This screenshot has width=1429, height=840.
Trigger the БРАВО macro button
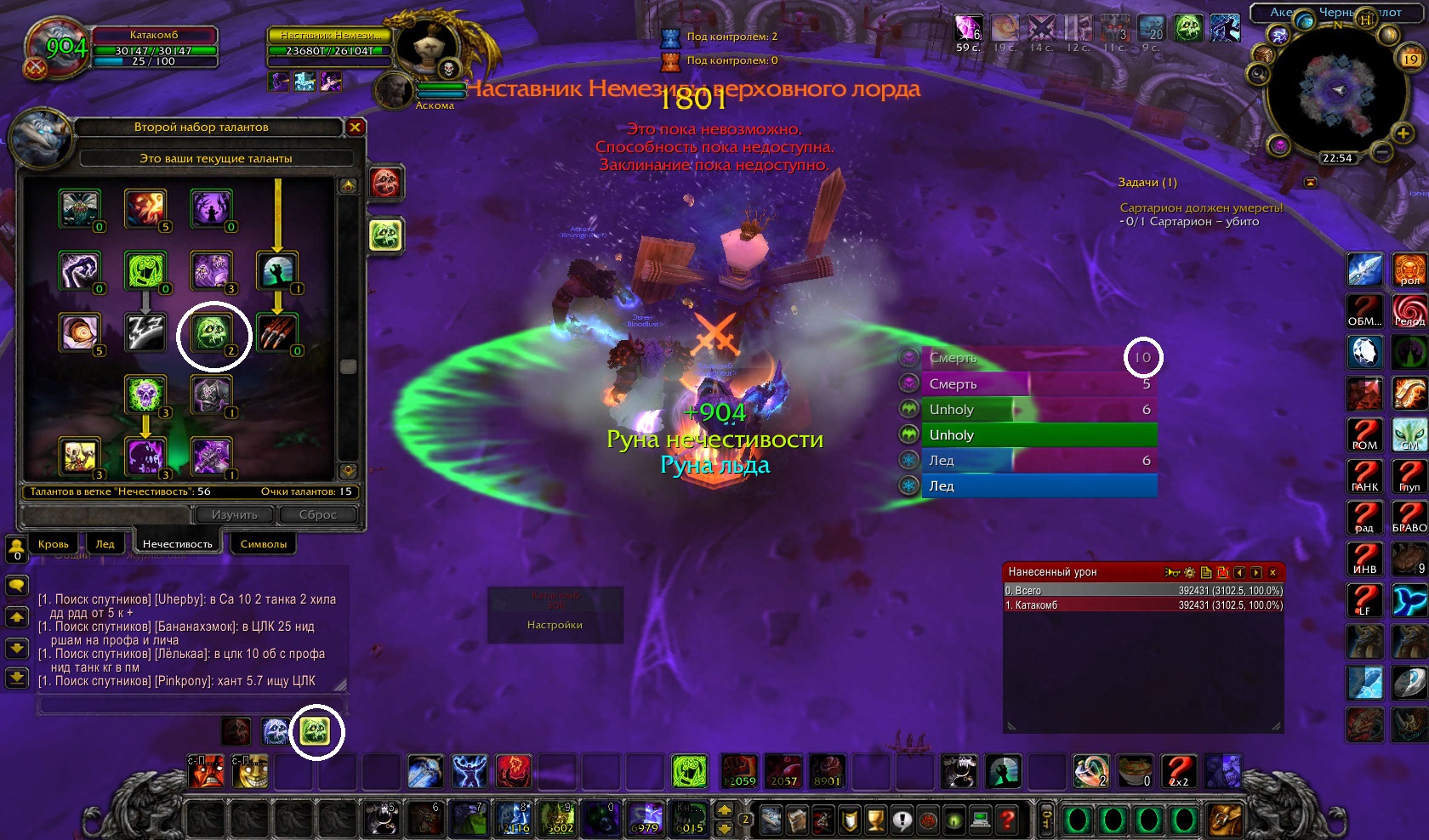[1409, 517]
